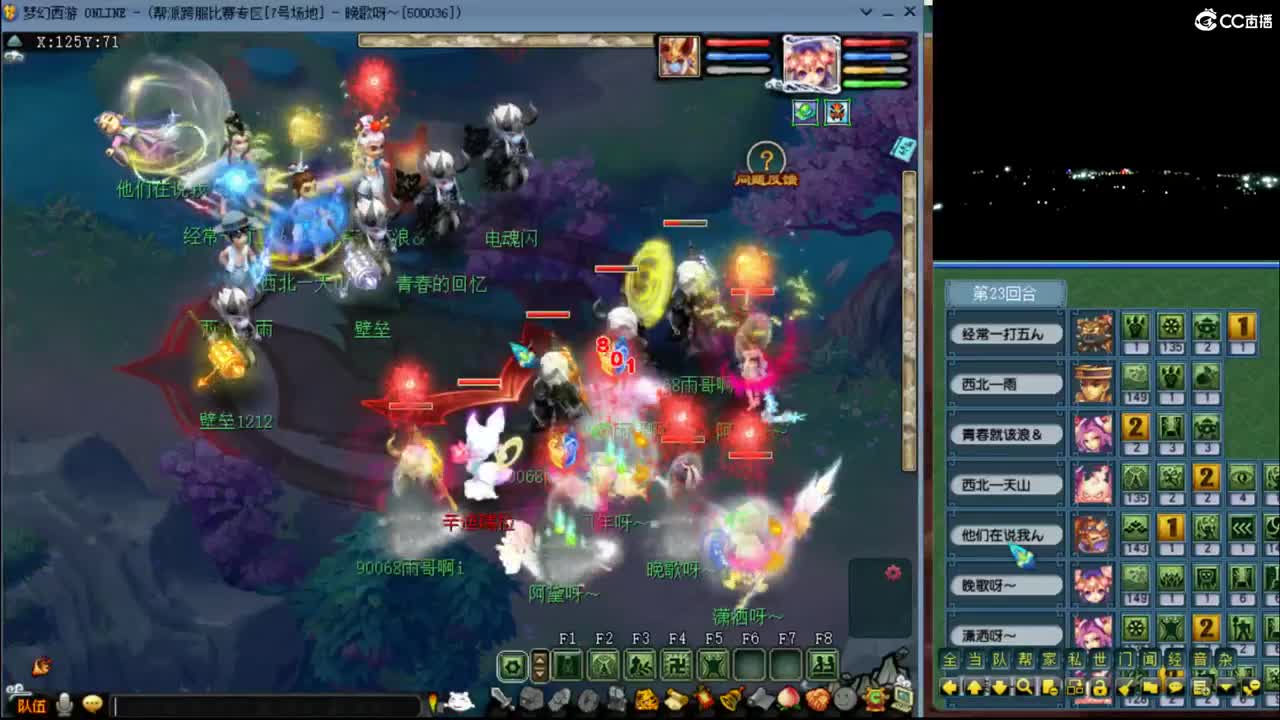The height and width of the screenshot is (720, 1280).
Task: Switch to the 帮 guild chat tab
Action: (x=1022, y=658)
